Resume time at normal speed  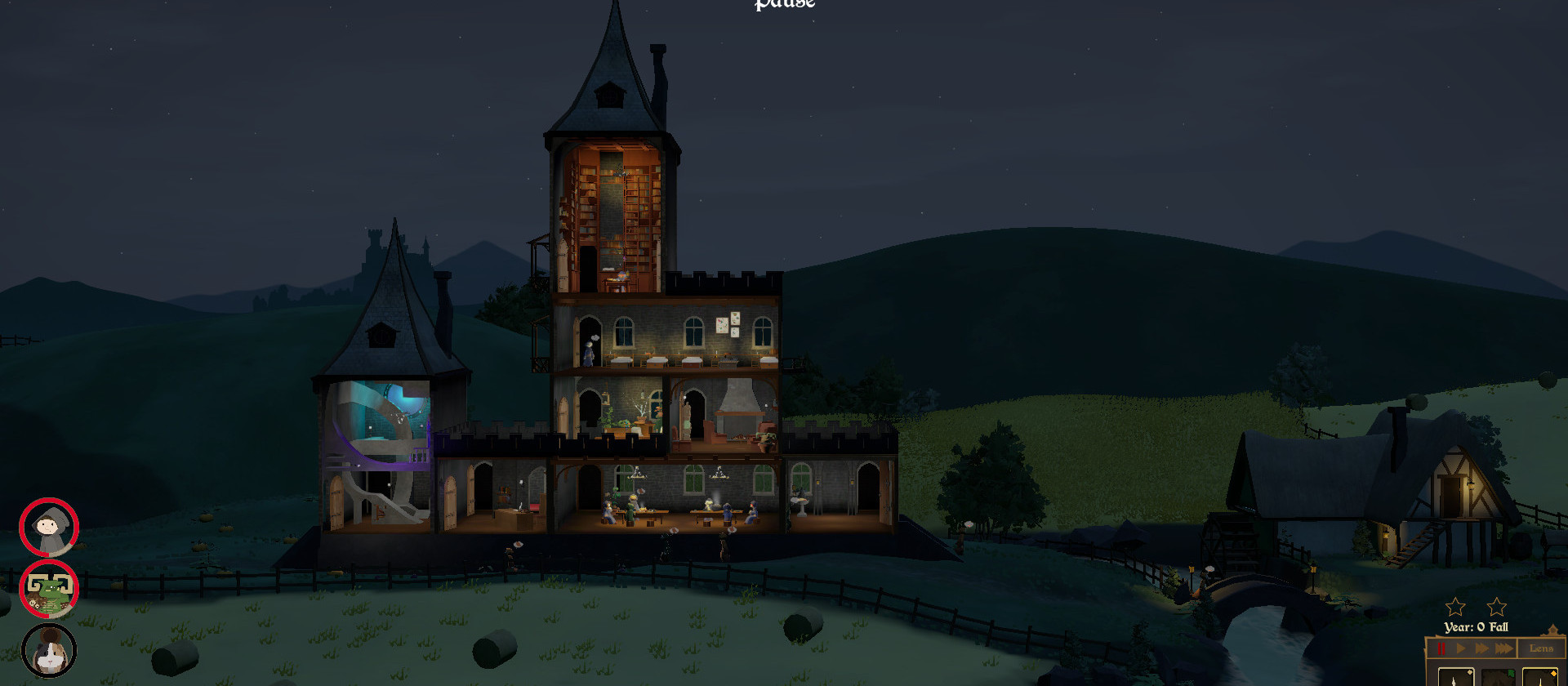coord(1461,649)
